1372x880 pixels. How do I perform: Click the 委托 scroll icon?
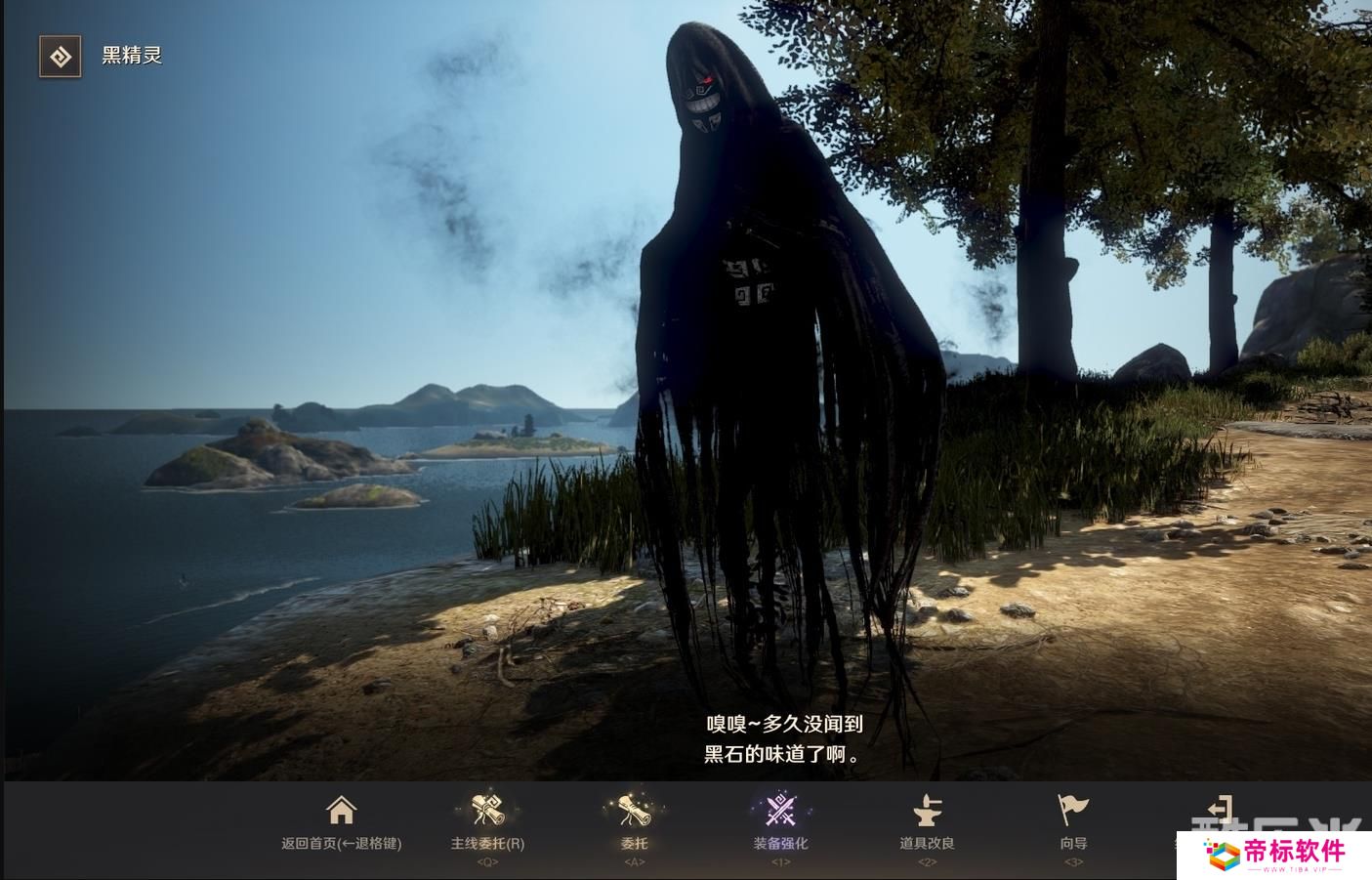tap(634, 809)
